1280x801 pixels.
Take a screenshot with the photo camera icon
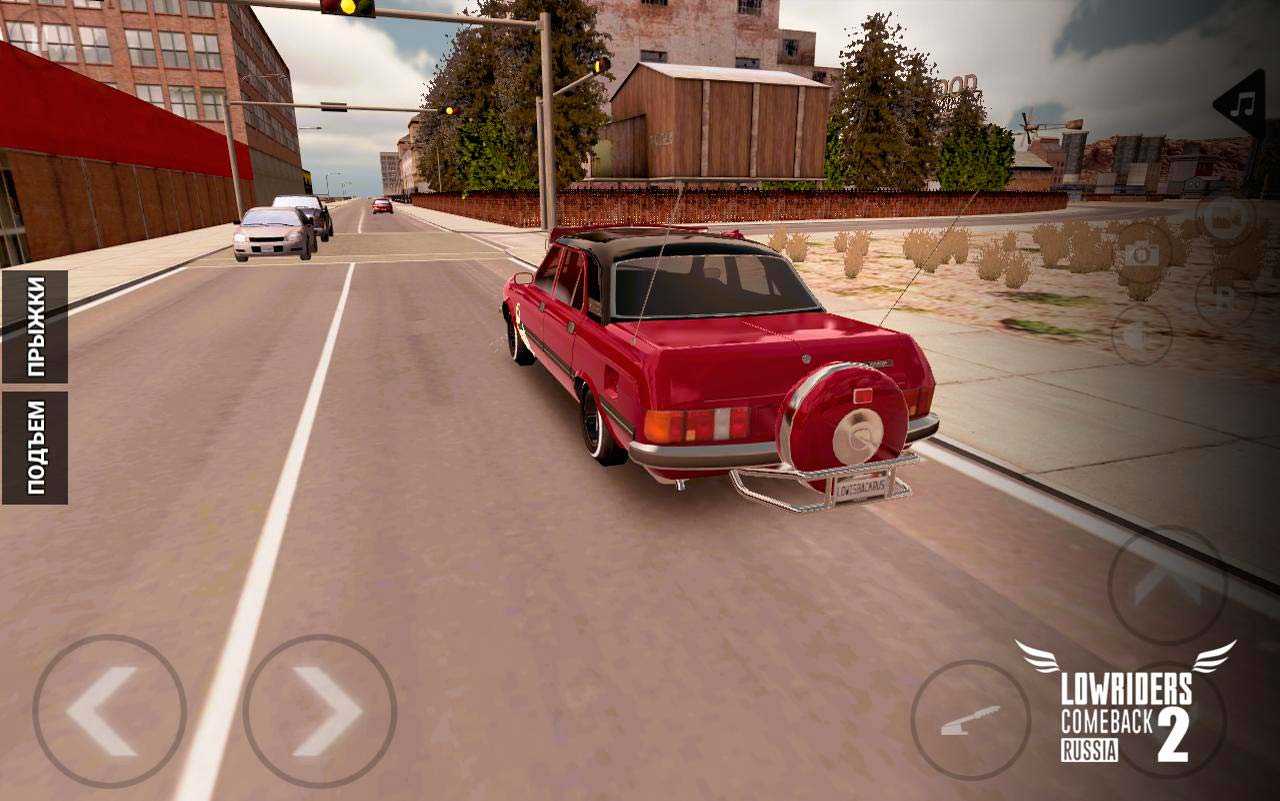1143,253
